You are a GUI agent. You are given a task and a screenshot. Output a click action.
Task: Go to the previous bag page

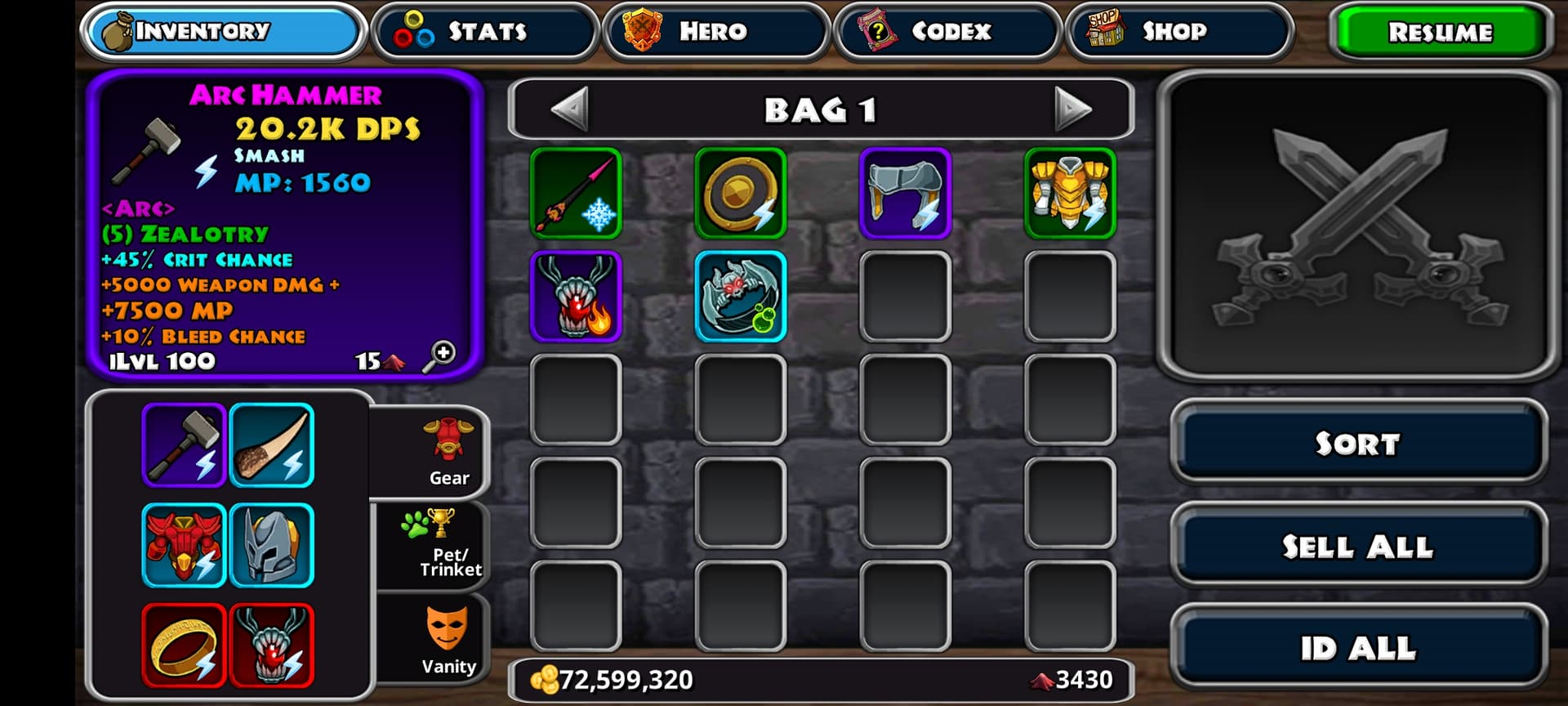coord(570,109)
